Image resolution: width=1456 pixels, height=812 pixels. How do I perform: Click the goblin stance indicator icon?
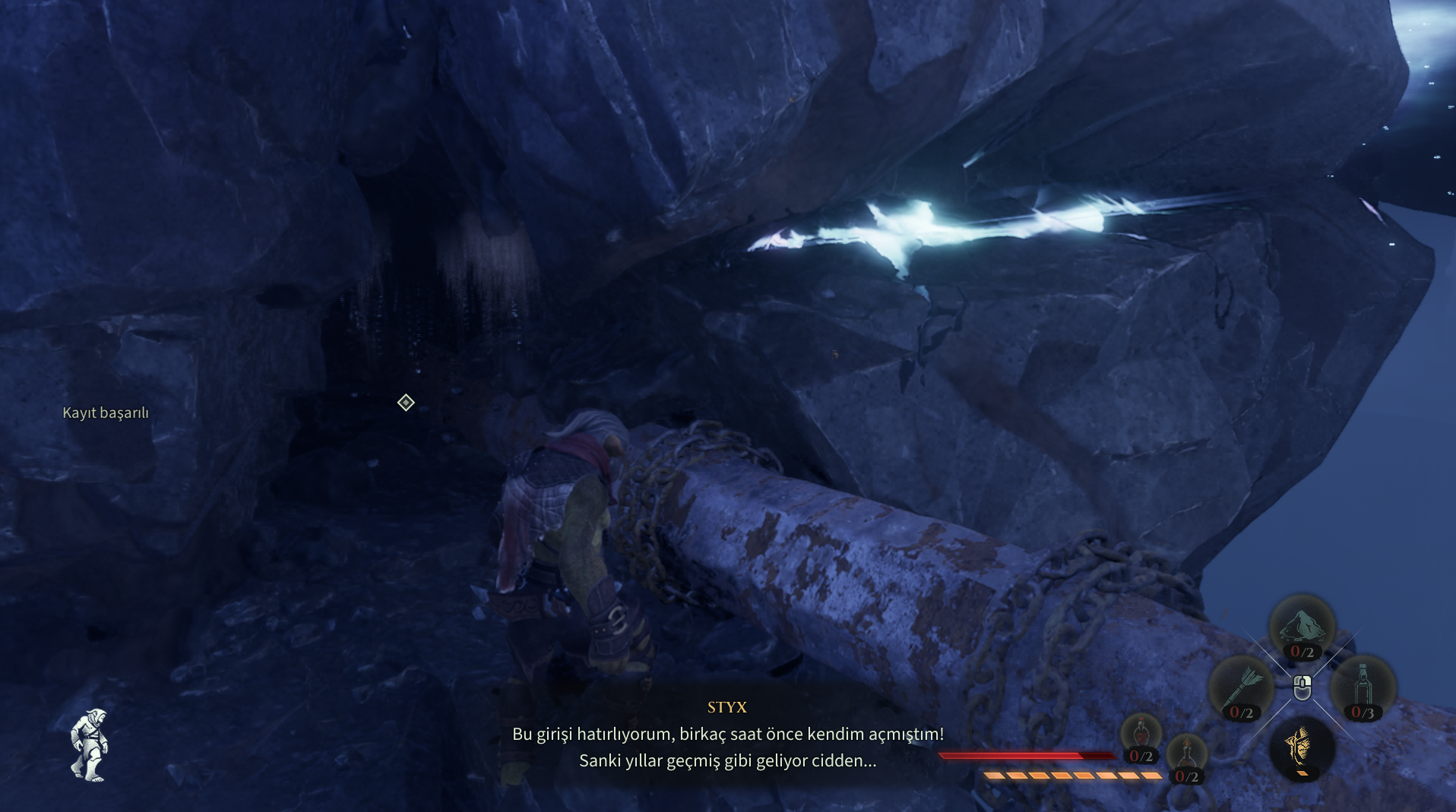click(x=90, y=745)
